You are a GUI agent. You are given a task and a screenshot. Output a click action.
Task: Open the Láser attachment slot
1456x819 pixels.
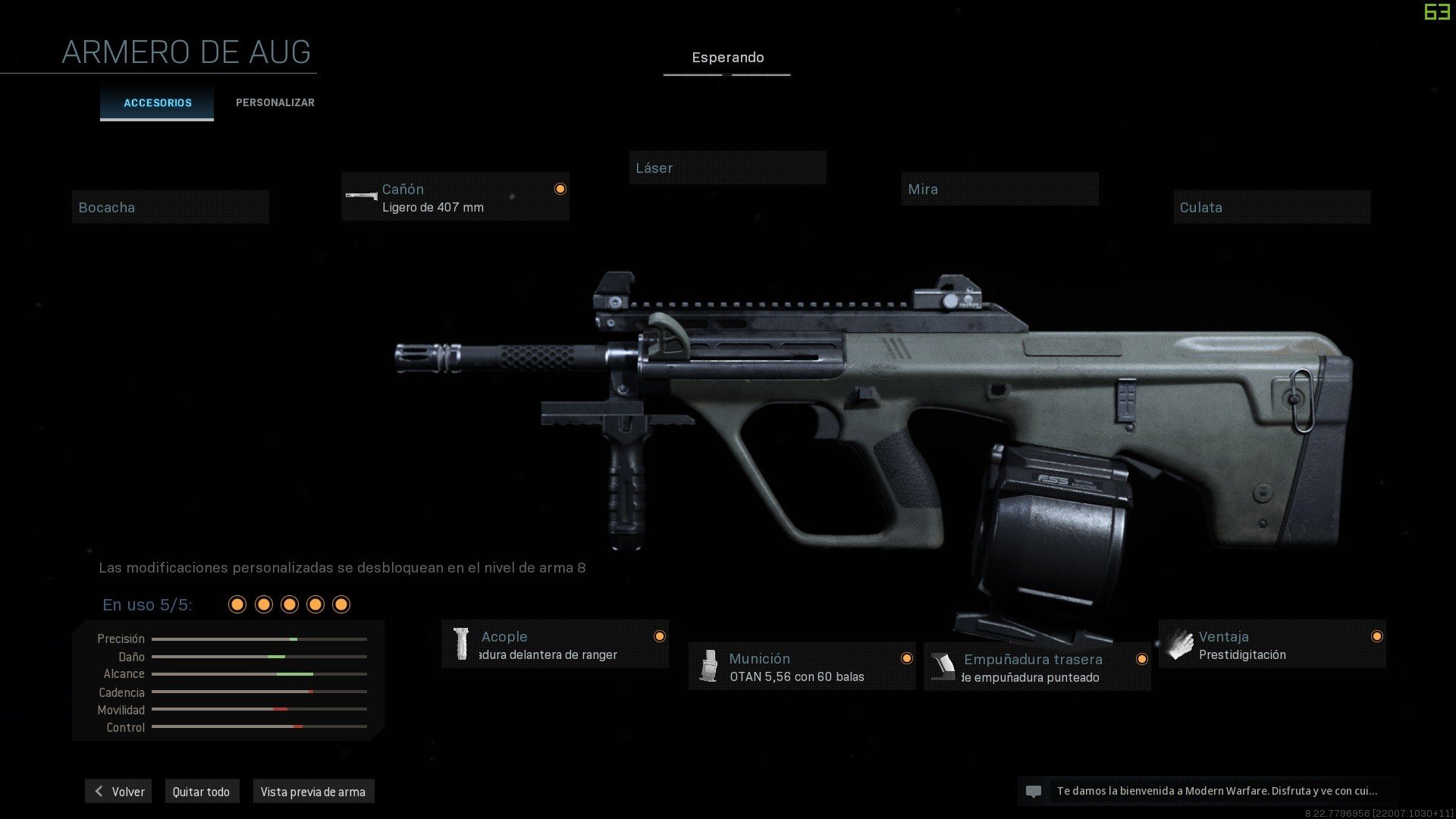727,168
